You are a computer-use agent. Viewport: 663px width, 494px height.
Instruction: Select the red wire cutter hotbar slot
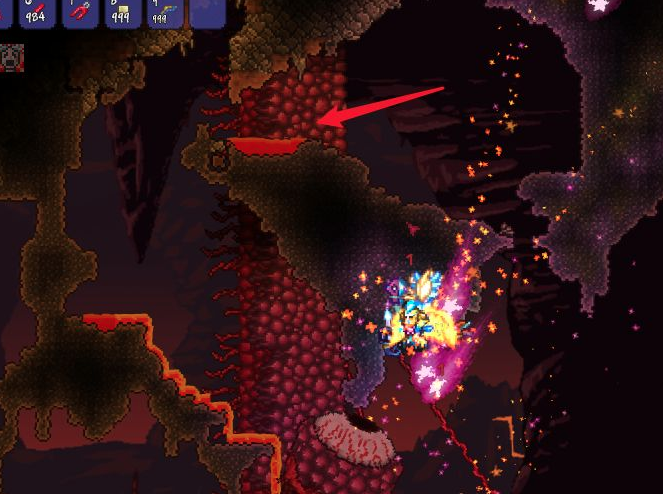(80, 11)
